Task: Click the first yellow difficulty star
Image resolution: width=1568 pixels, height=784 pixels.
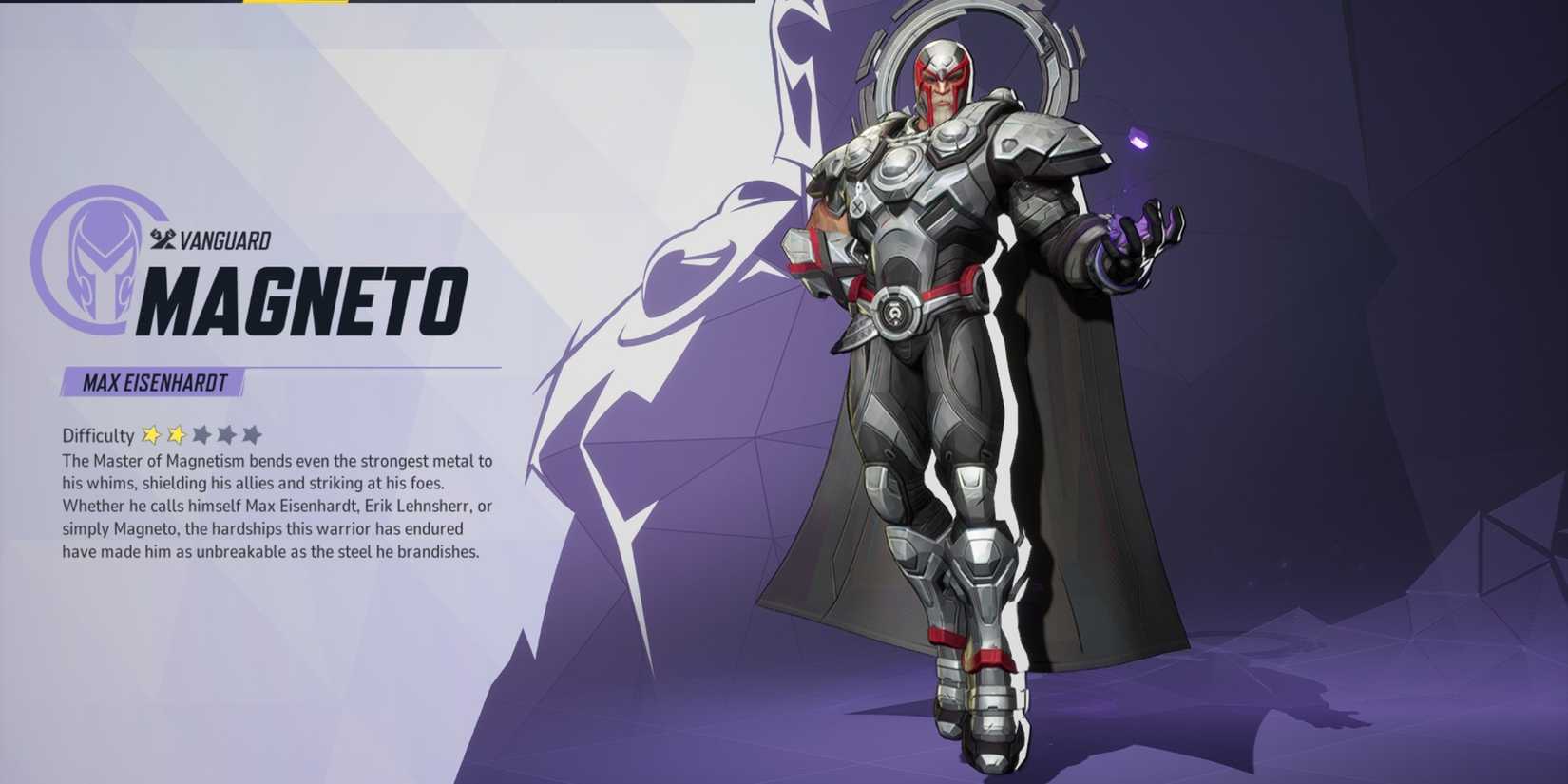Action: pyautogui.click(x=152, y=434)
